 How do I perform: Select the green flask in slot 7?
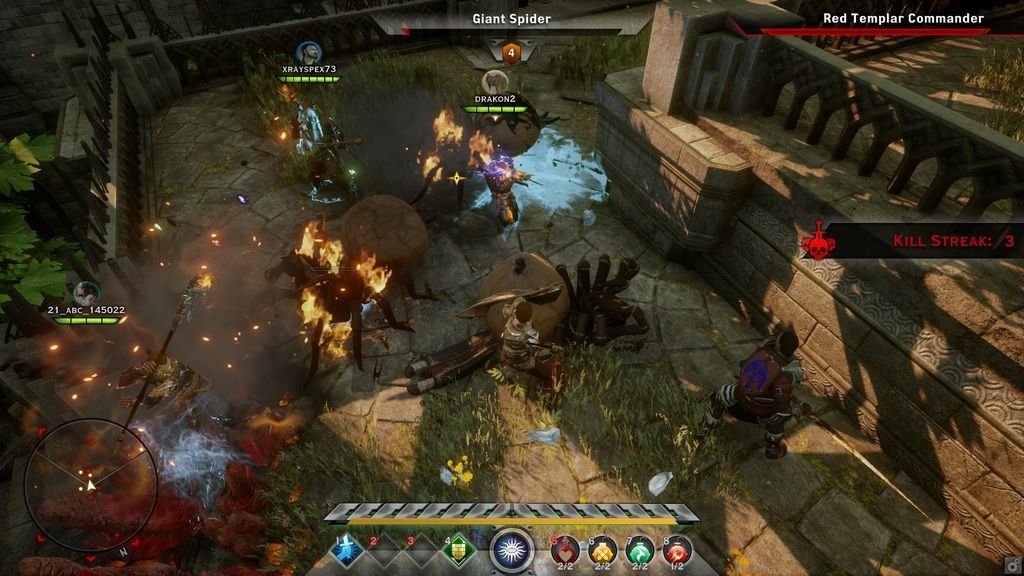pyautogui.click(x=640, y=549)
